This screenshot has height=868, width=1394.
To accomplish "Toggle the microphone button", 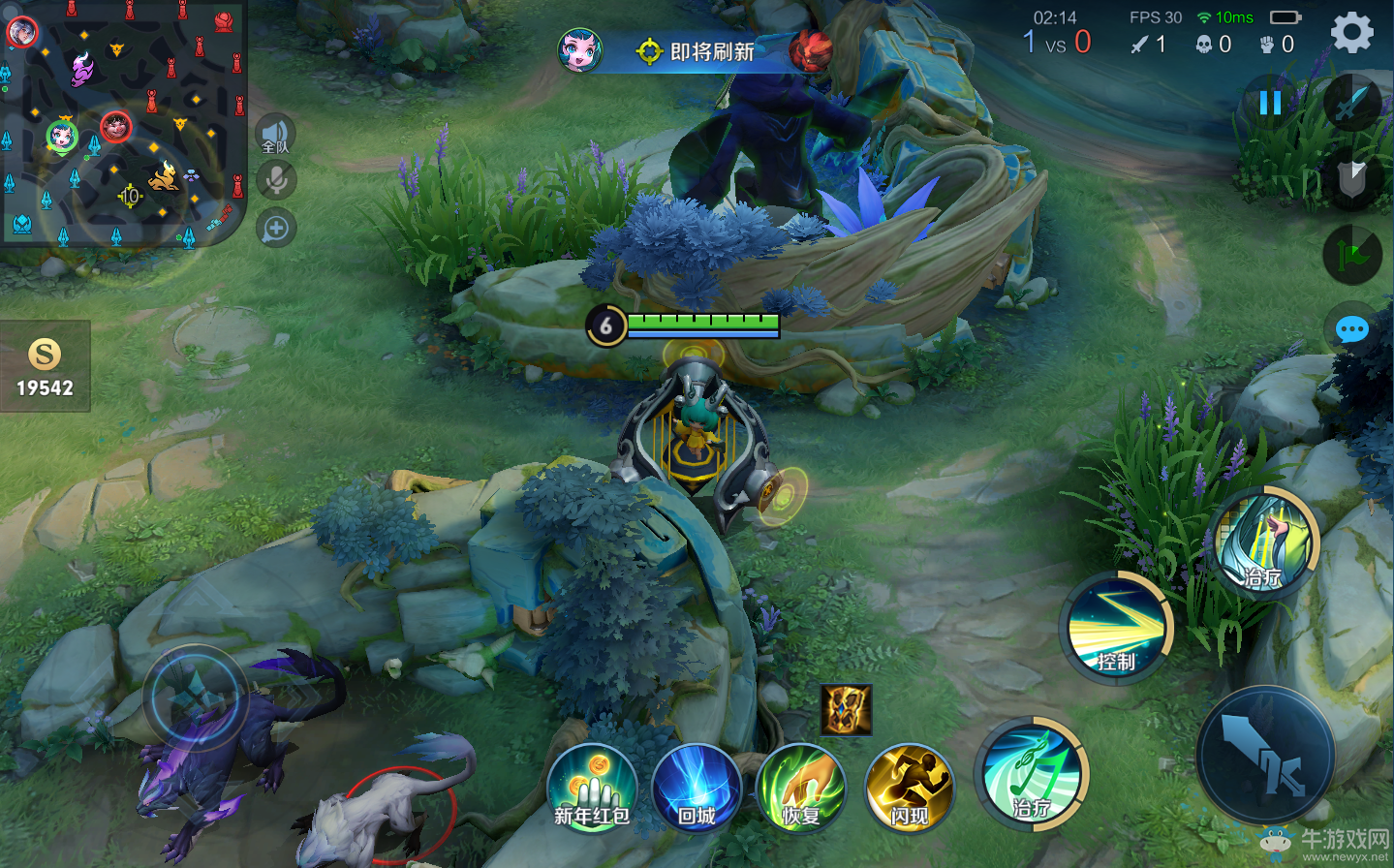I will pyautogui.click(x=276, y=180).
